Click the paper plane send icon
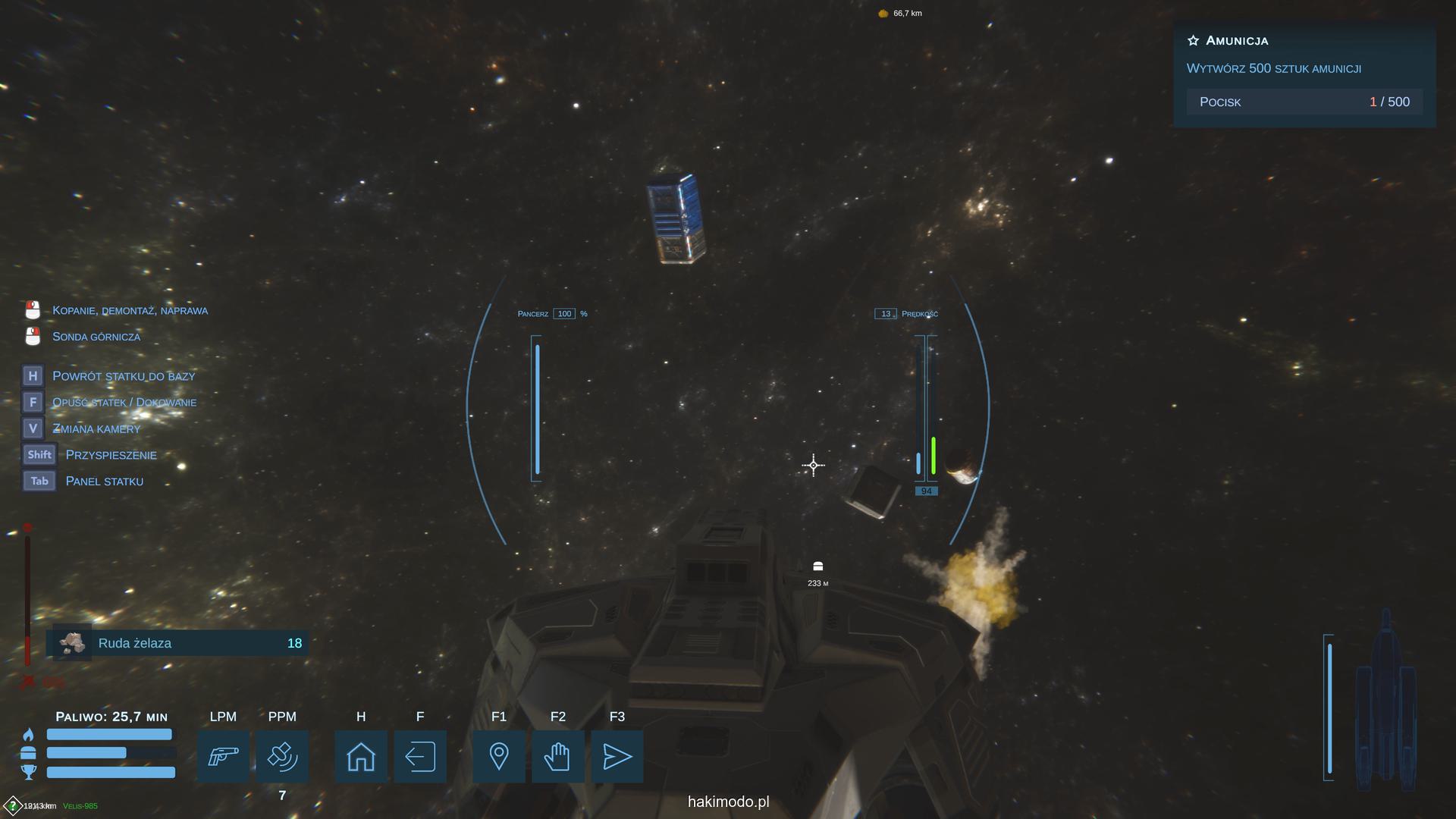This screenshot has width=1456, height=819. tap(617, 756)
